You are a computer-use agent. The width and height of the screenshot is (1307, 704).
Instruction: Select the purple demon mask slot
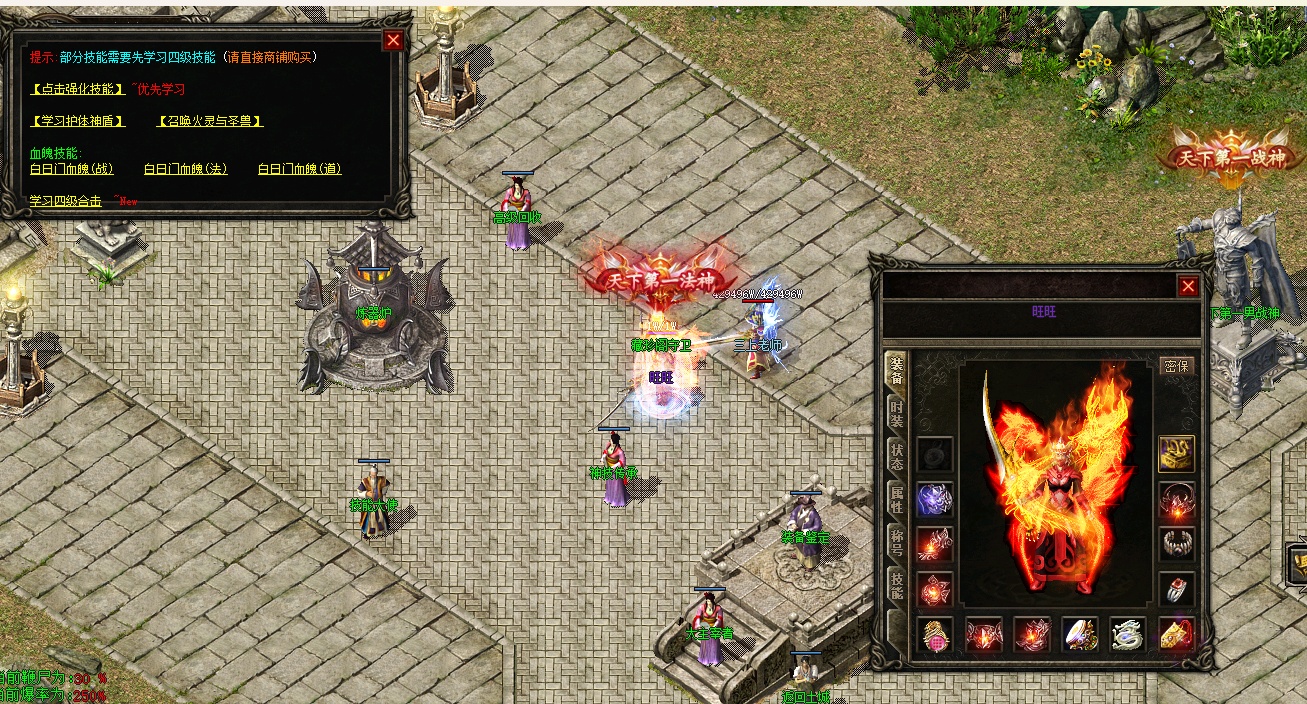click(x=935, y=498)
